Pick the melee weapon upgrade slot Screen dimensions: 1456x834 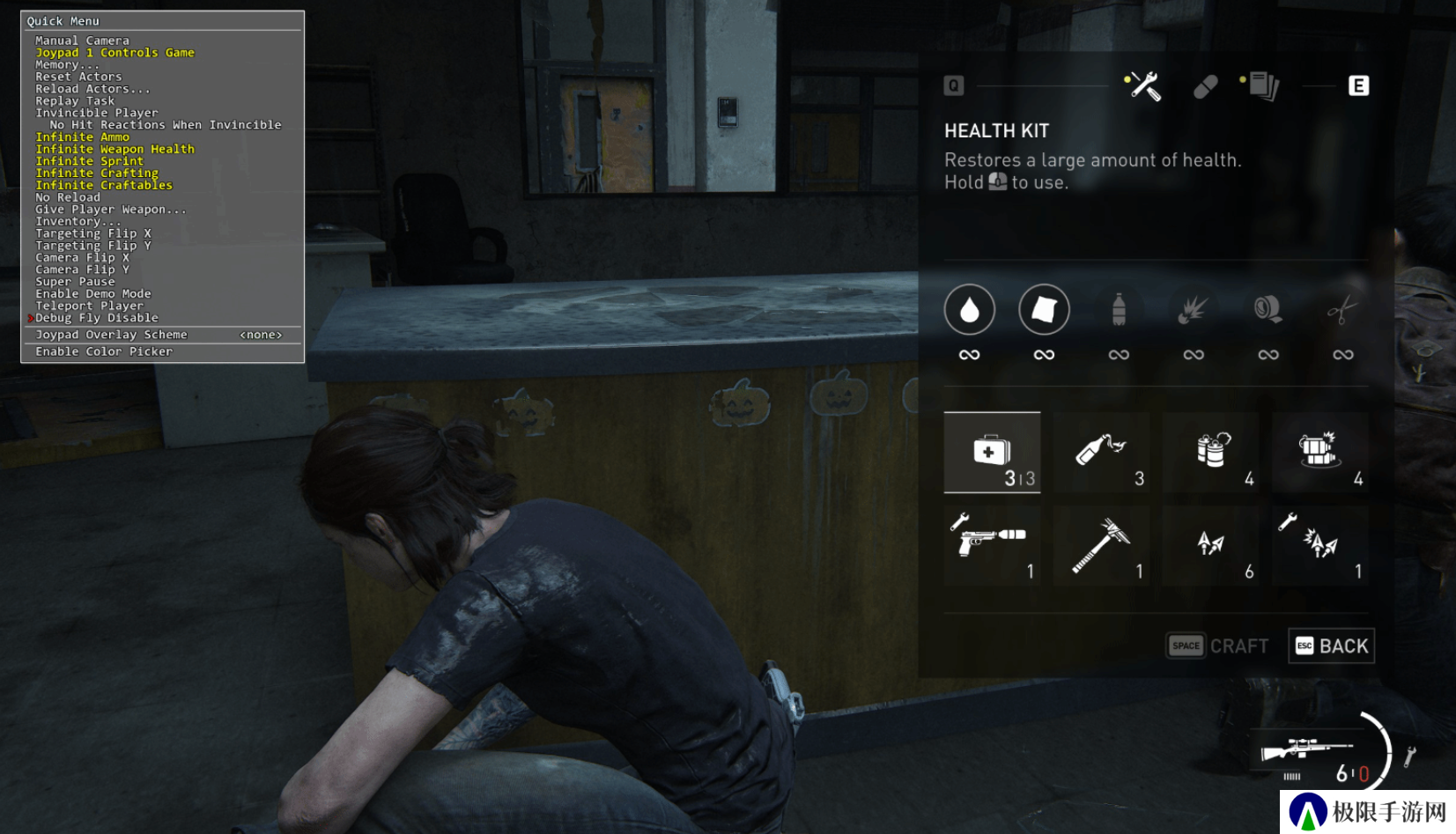point(1101,546)
